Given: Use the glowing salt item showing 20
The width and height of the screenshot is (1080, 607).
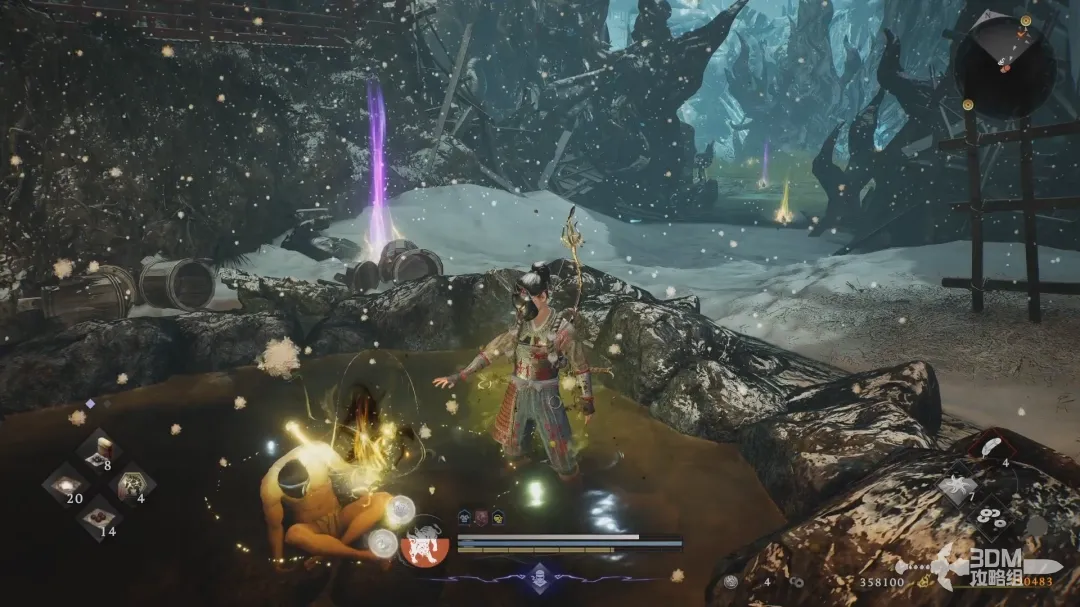Looking at the screenshot, I should pos(67,484).
